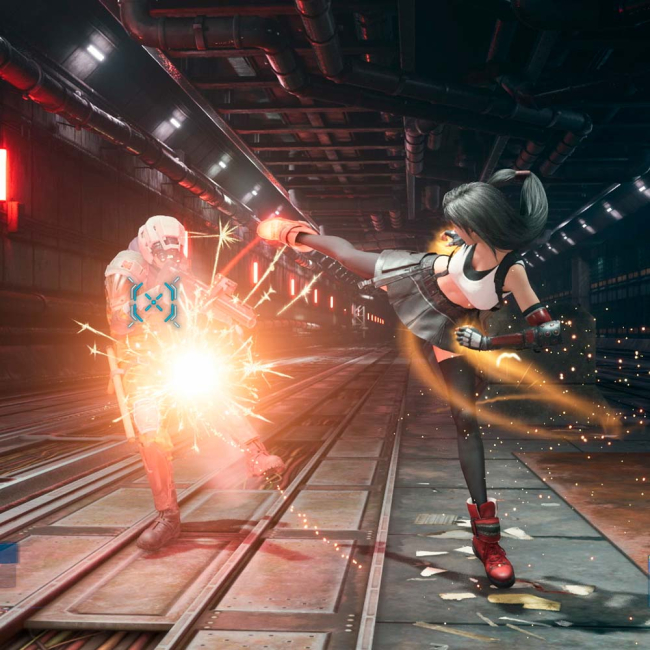Click the blue lock-on target reticle
Viewport: 650px width, 650px height.
[x=154, y=302]
